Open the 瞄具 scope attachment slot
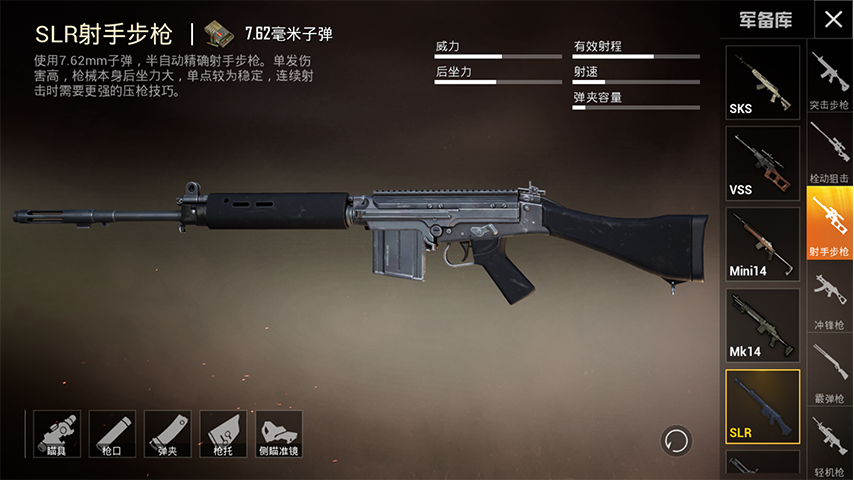Image resolution: width=854 pixels, height=480 pixels. [57, 434]
